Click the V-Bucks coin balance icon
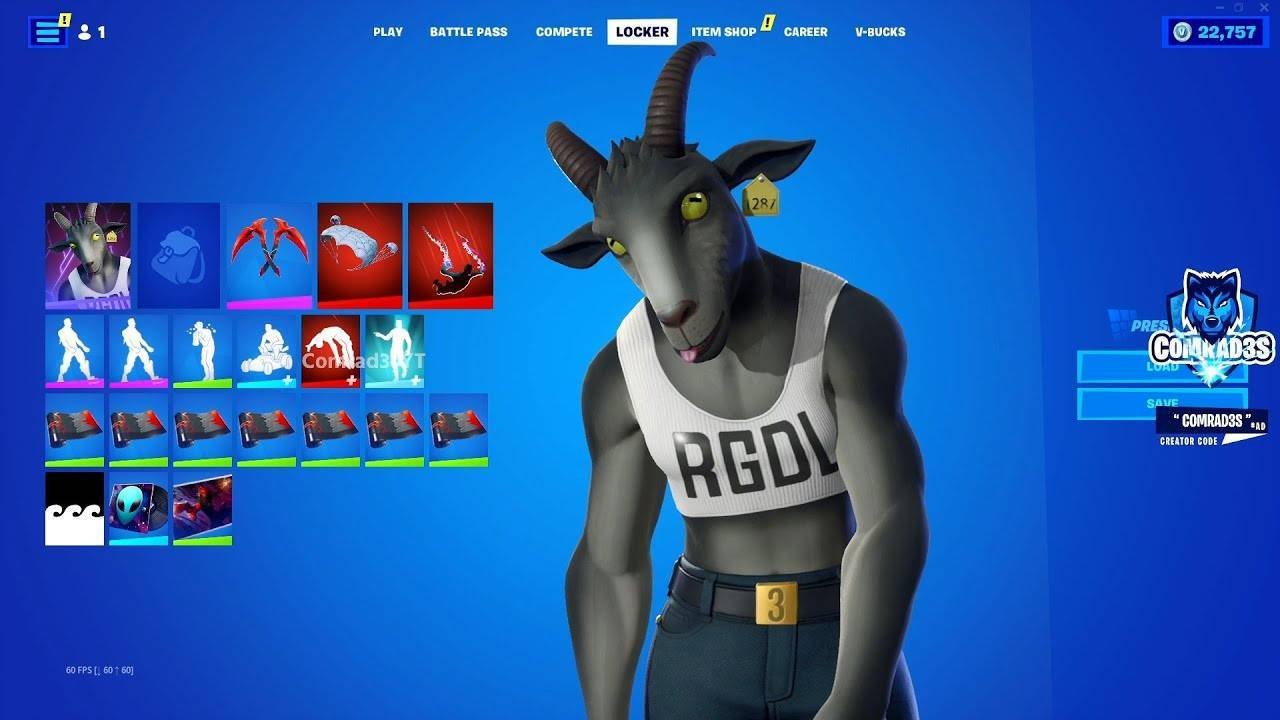The height and width of the screenshot is (720, 1280). [x=1181, y=30]
